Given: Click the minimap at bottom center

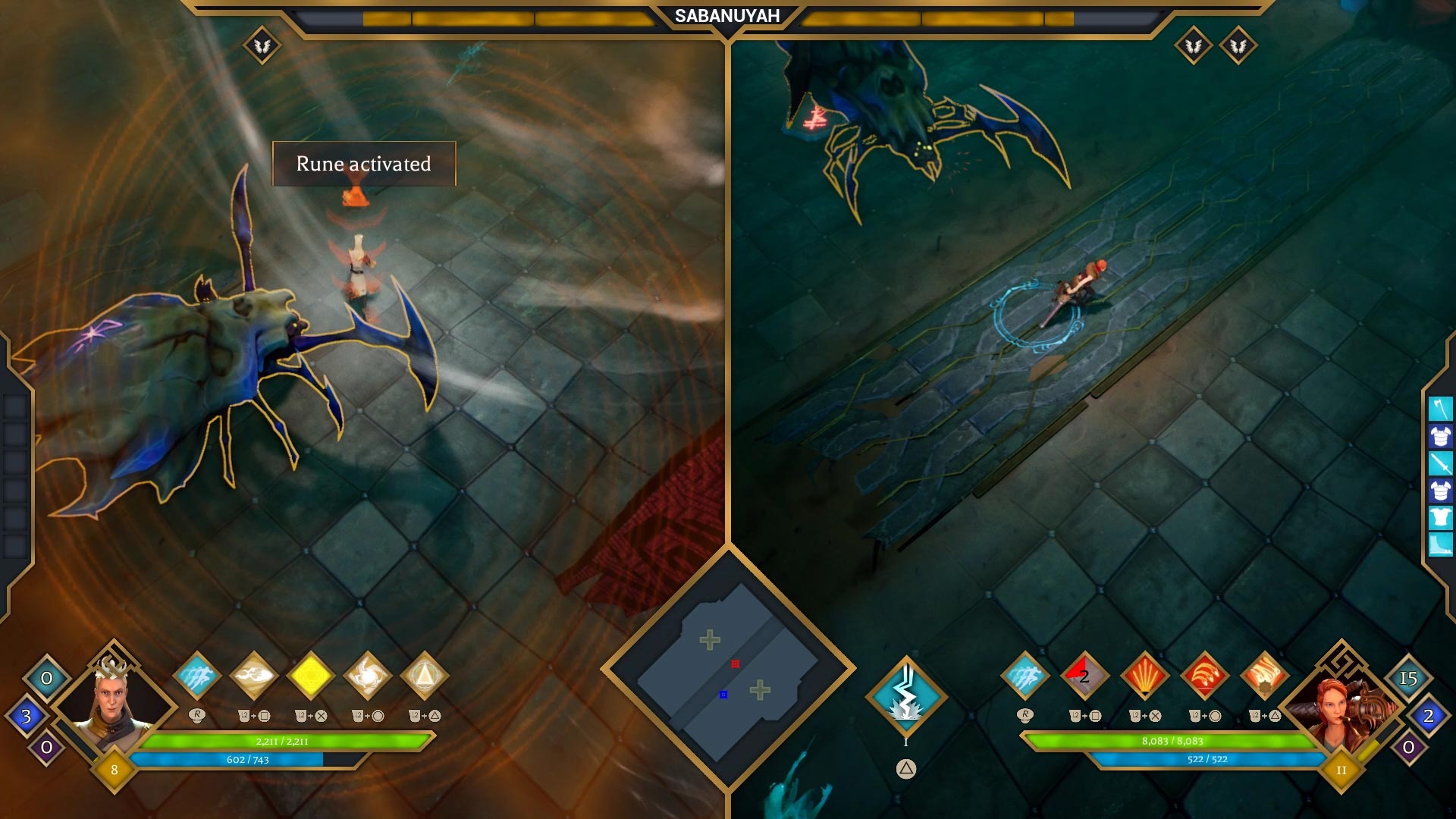Looking at the screenshot, I should pyautogui.click(x=726, y=679).
